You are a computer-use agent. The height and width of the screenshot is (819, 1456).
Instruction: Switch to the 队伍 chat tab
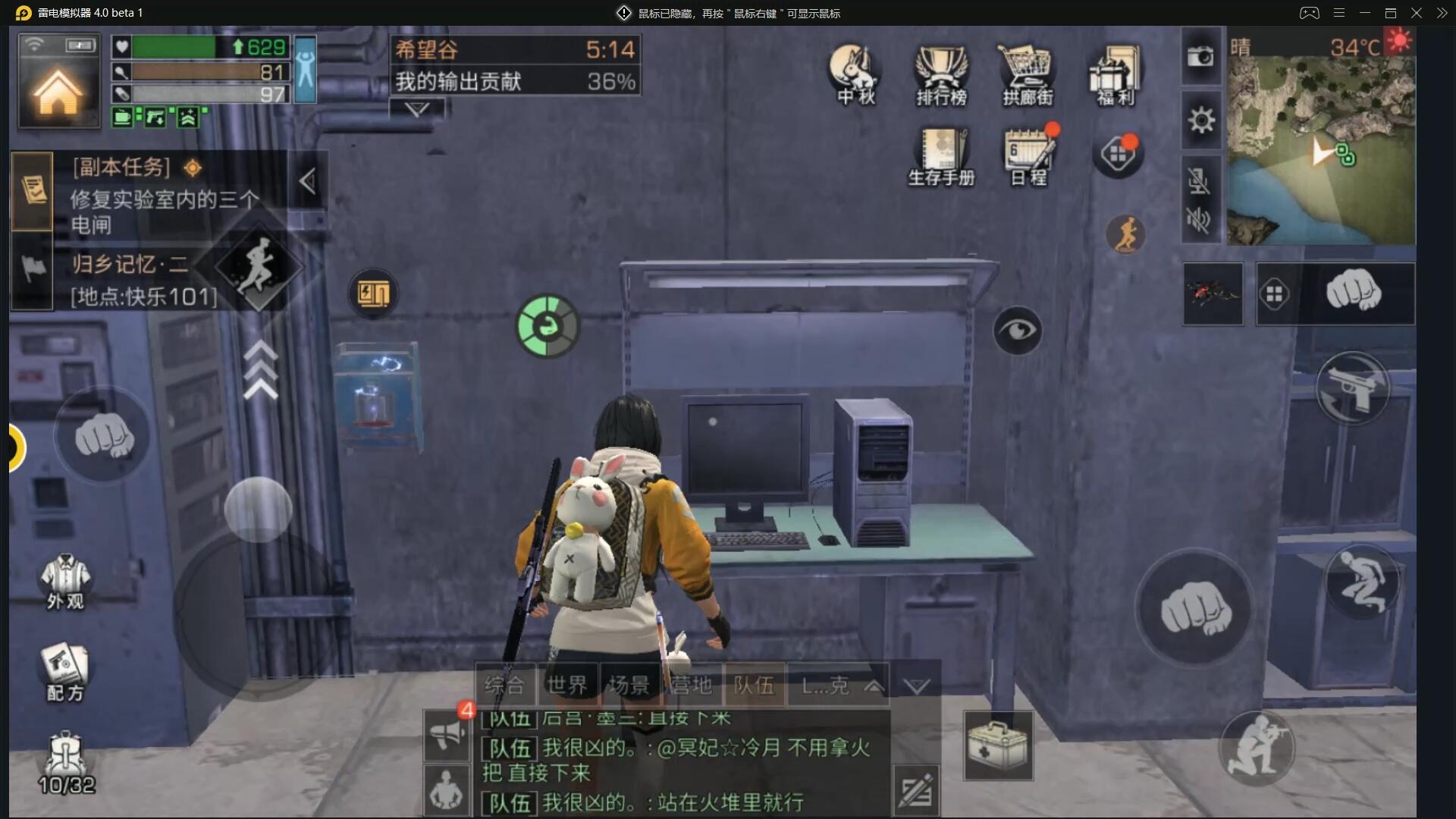click(755, 685)
